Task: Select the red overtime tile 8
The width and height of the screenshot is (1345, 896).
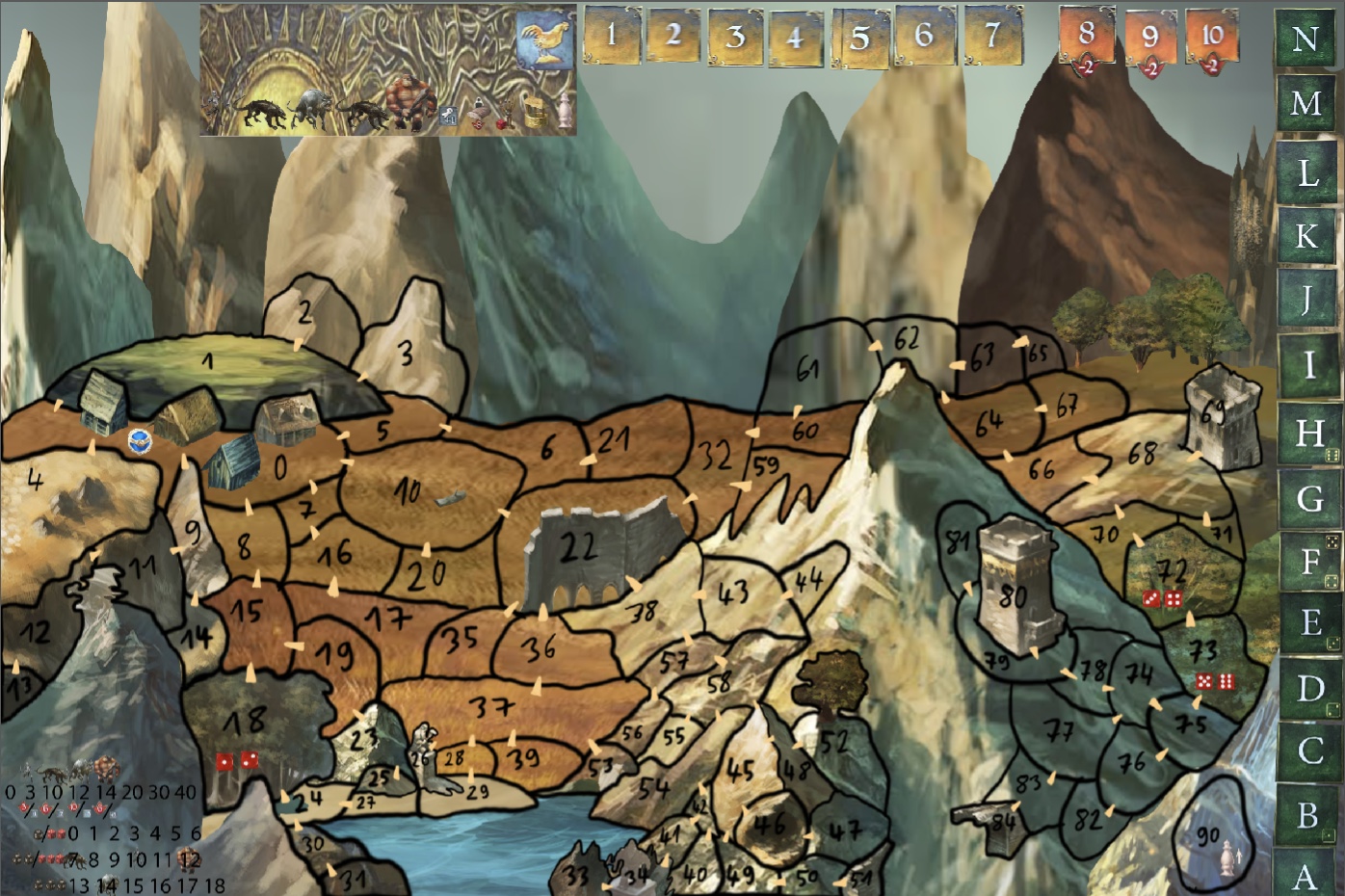Action: point(1087,37)
